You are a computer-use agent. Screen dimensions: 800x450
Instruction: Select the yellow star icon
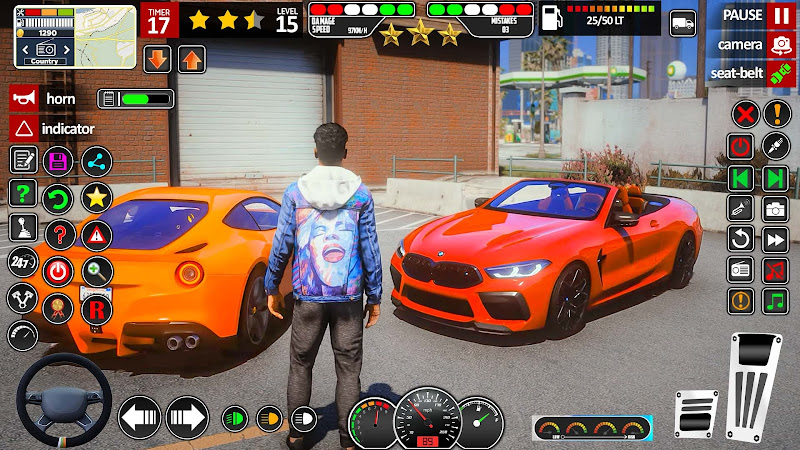[96, 197]
